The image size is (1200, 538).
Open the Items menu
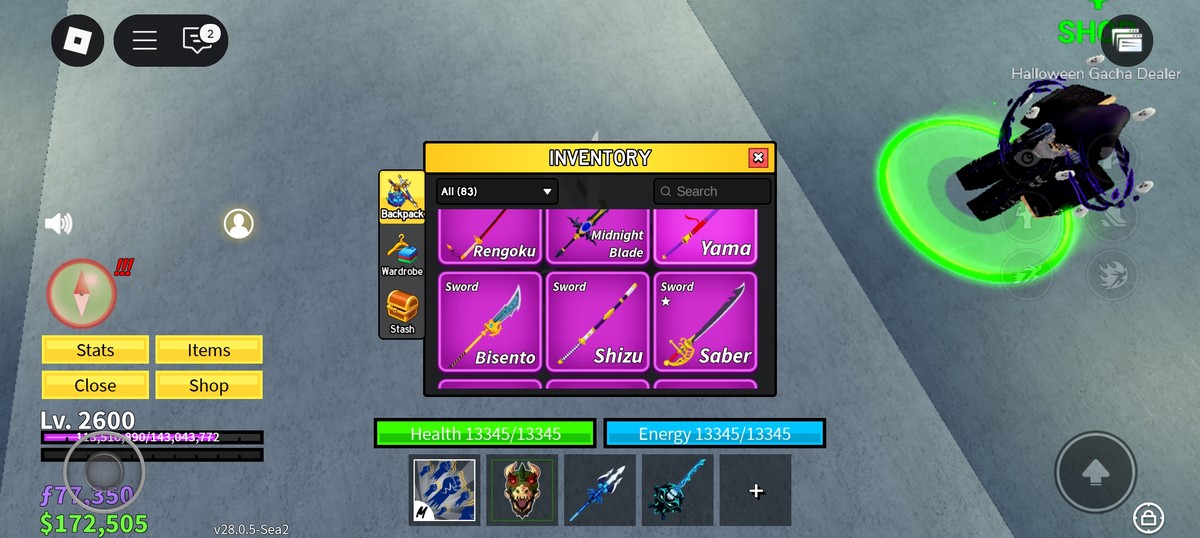click(209, 350)
